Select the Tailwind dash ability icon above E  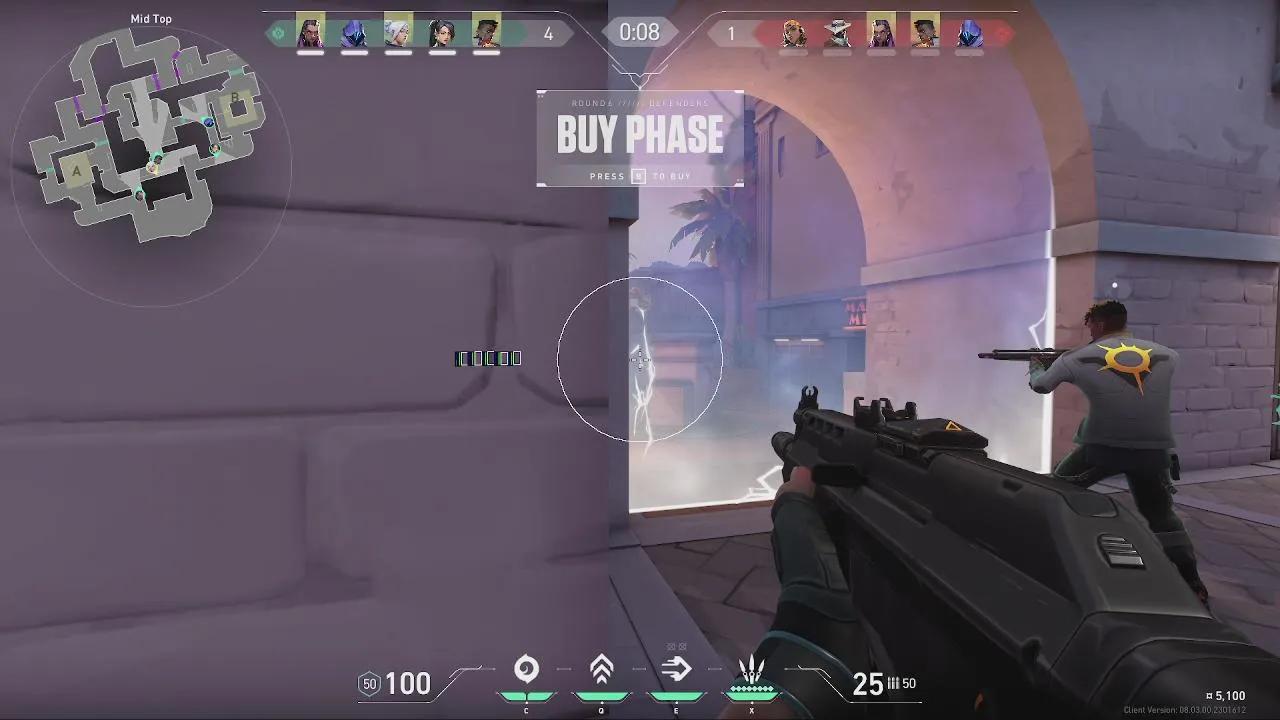(x=676, y=666)
